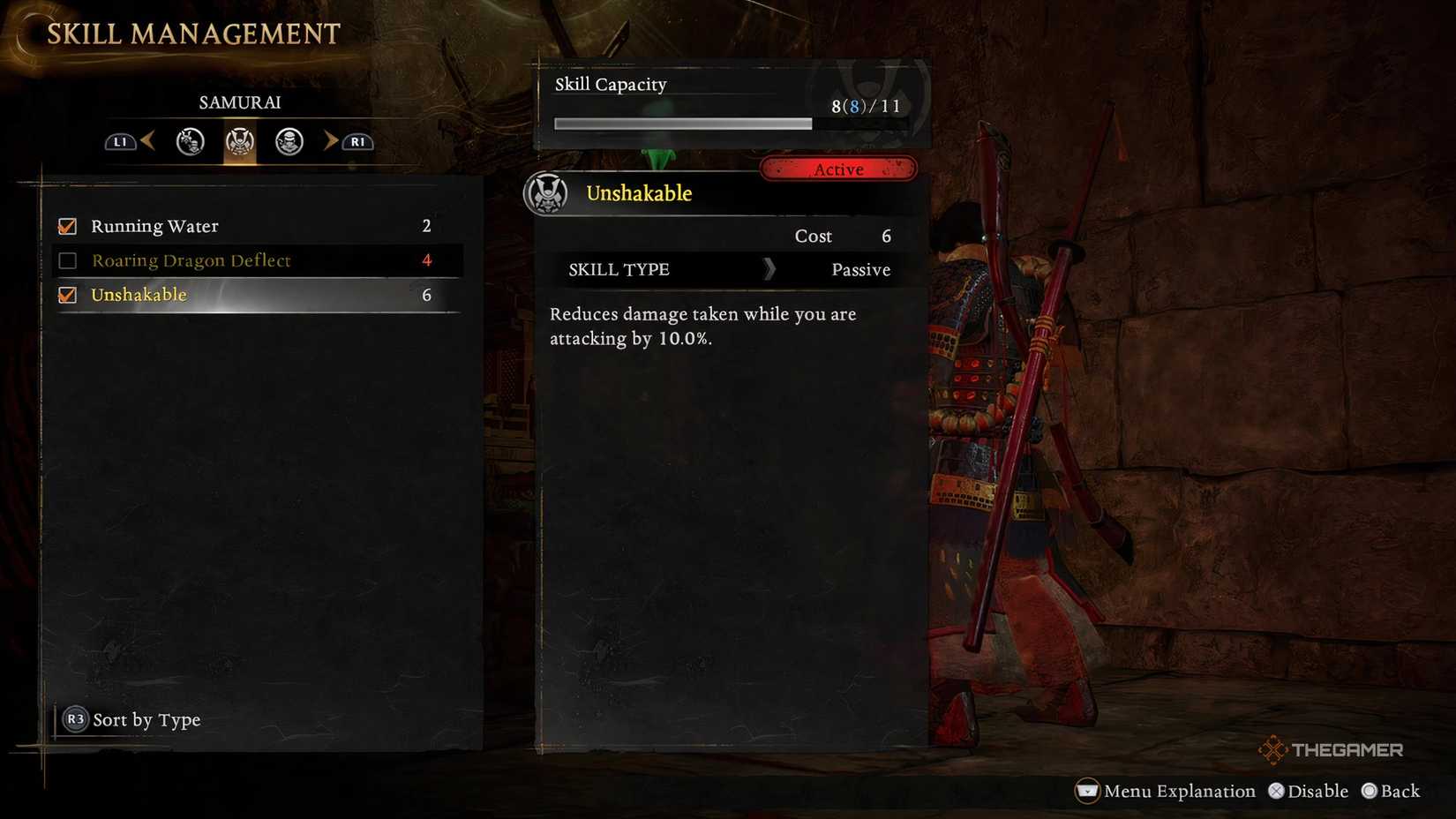Click the touchpad icon next to Menu Explanation
1456x819 pixels.
1089,791
